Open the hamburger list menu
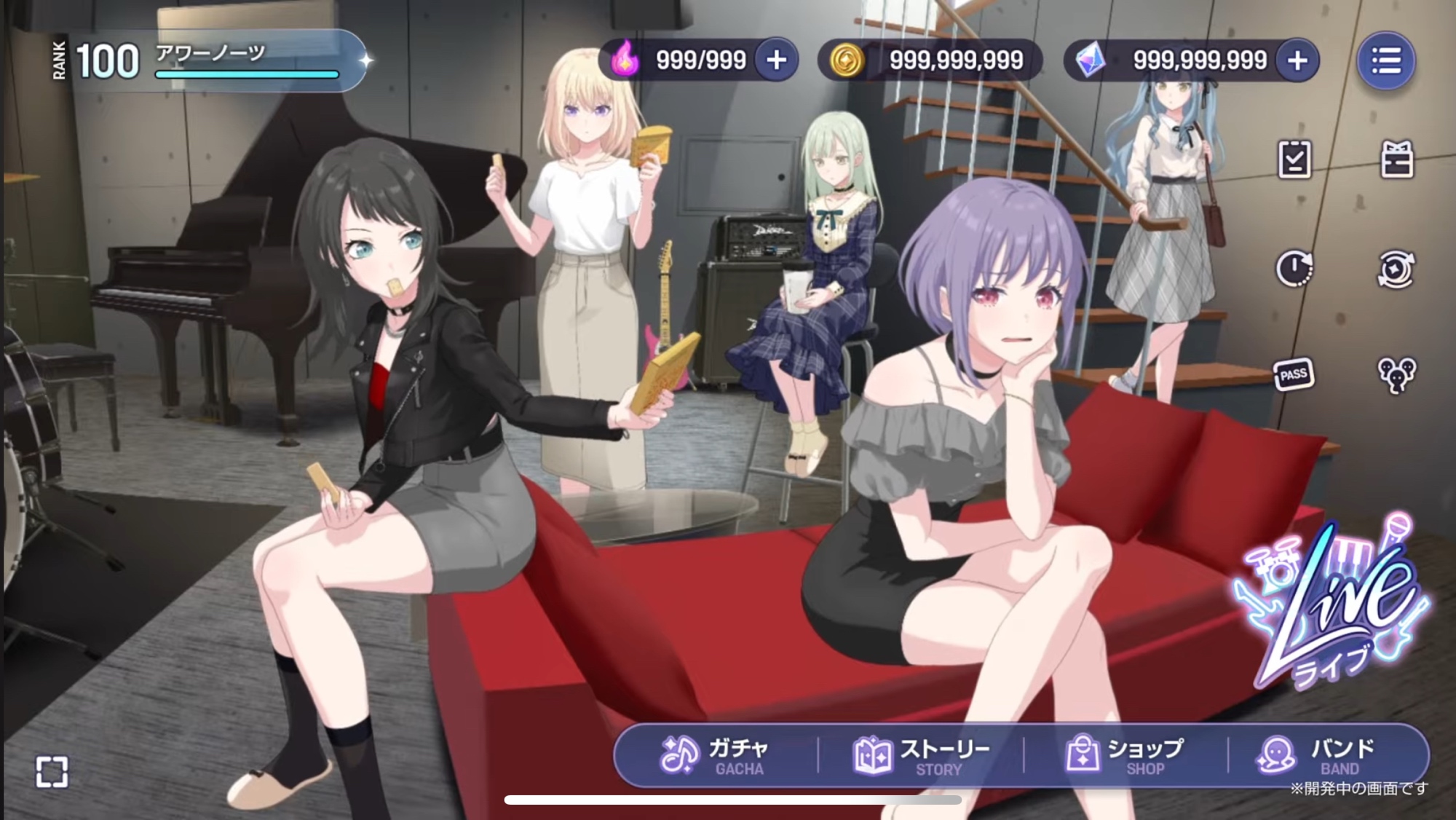The image size is (1456, 820). tap(1386, 60)
